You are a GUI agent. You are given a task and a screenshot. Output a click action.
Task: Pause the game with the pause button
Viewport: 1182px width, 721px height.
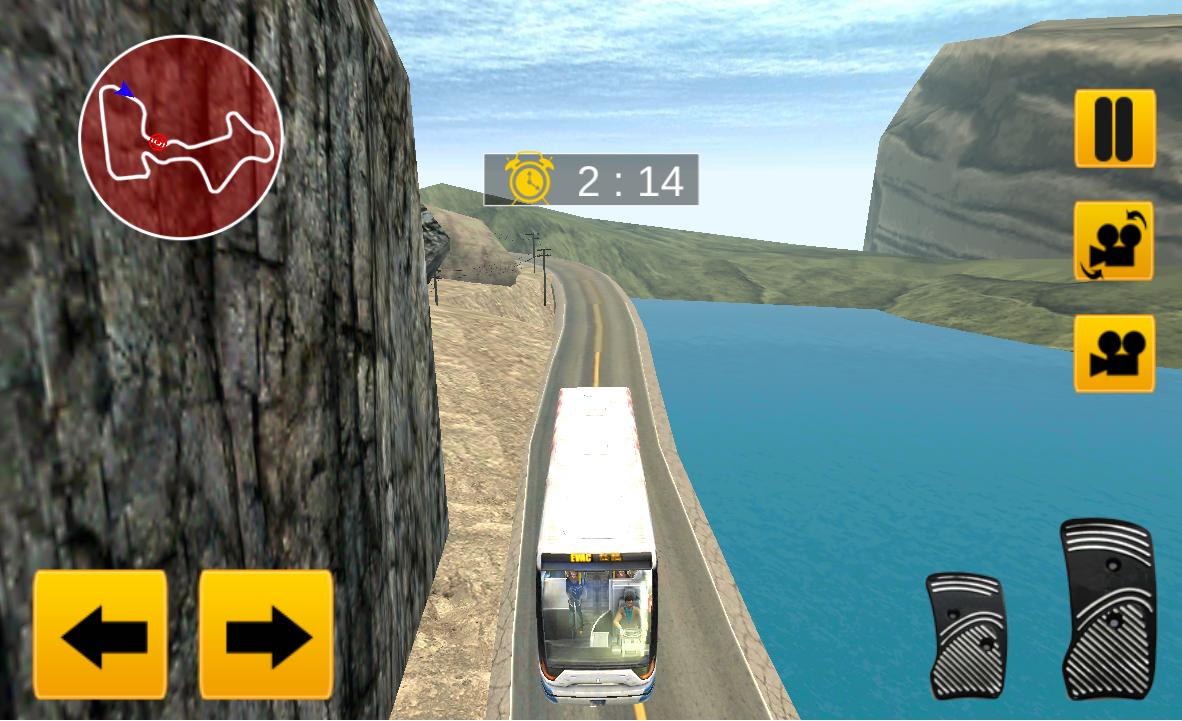[1115, 128]
